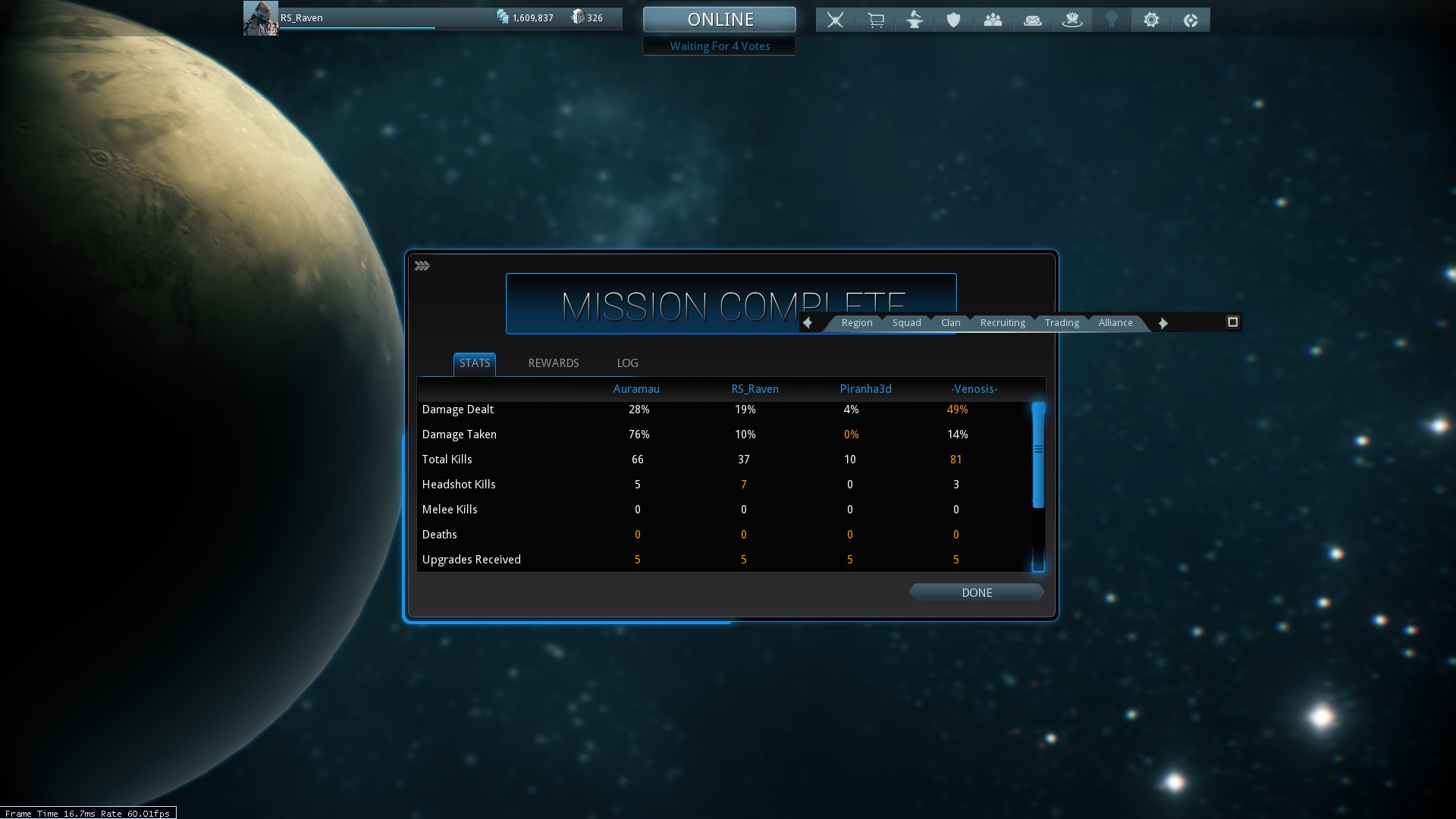Screen dimensions: 1456x819
Task: Open the Alliance chat tab
Action: (x=1115, y=323)
